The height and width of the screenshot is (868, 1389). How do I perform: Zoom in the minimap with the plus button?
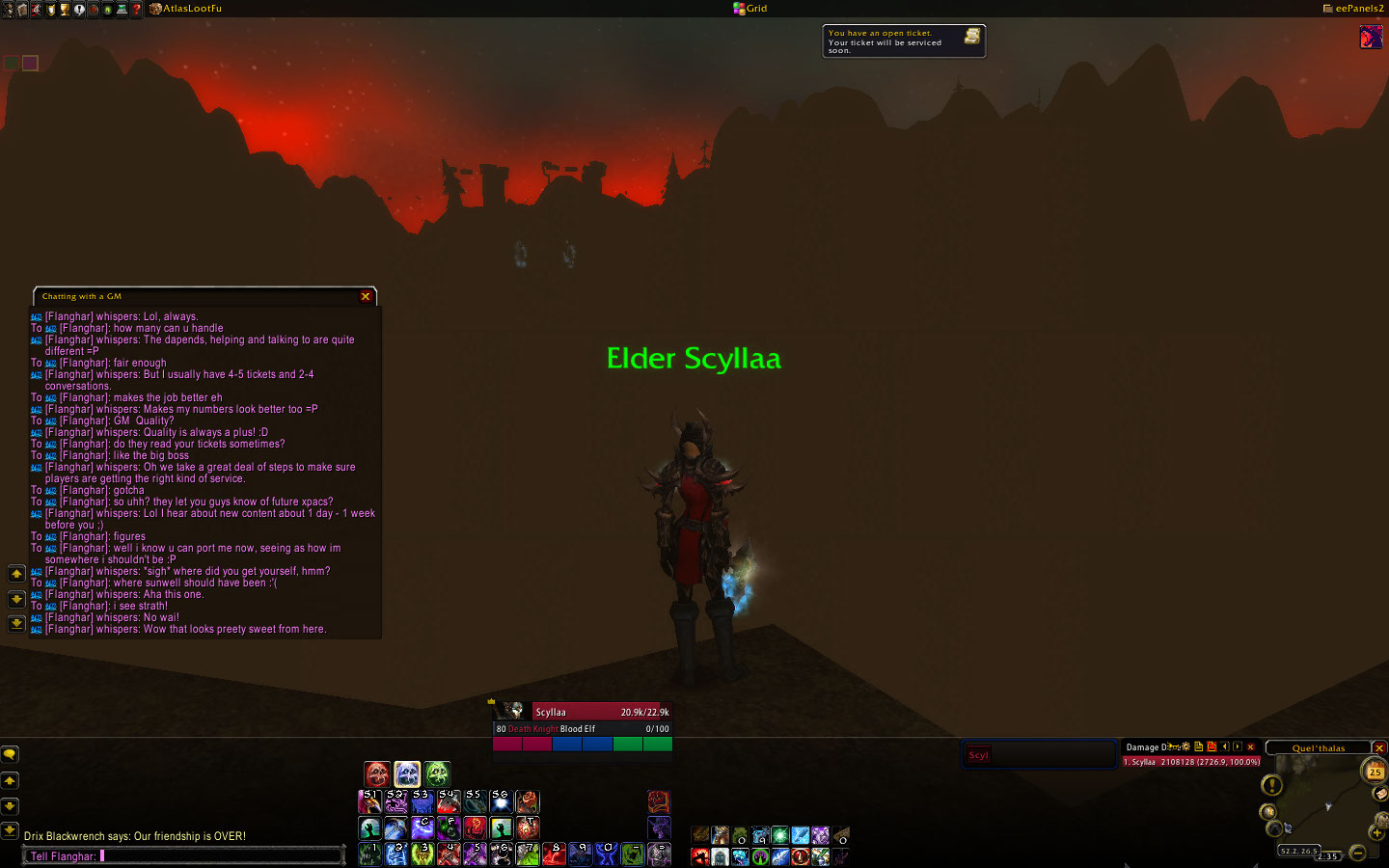pos(1375,831)
